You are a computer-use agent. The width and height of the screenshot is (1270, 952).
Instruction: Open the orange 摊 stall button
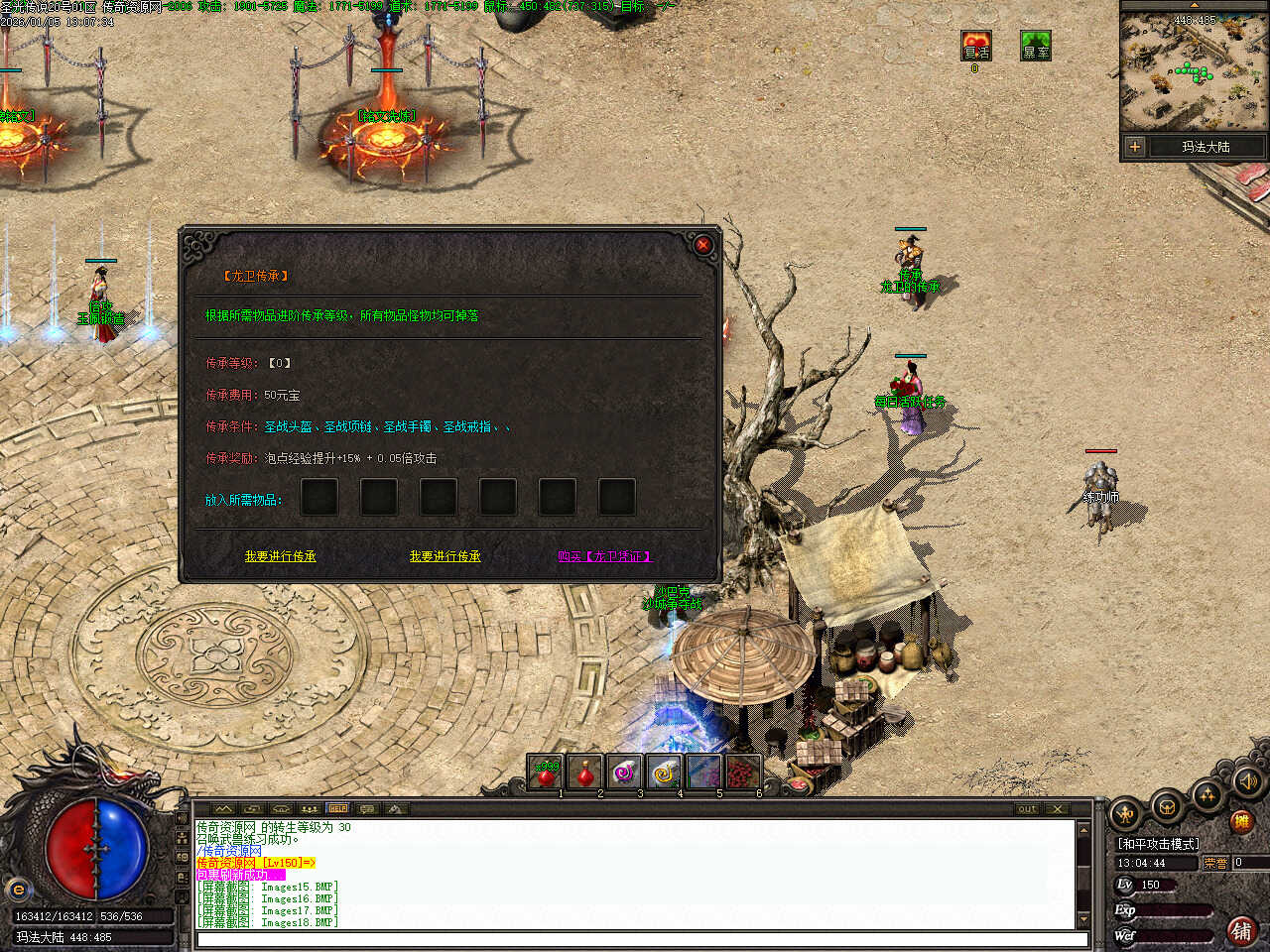tap(1241, 821)
